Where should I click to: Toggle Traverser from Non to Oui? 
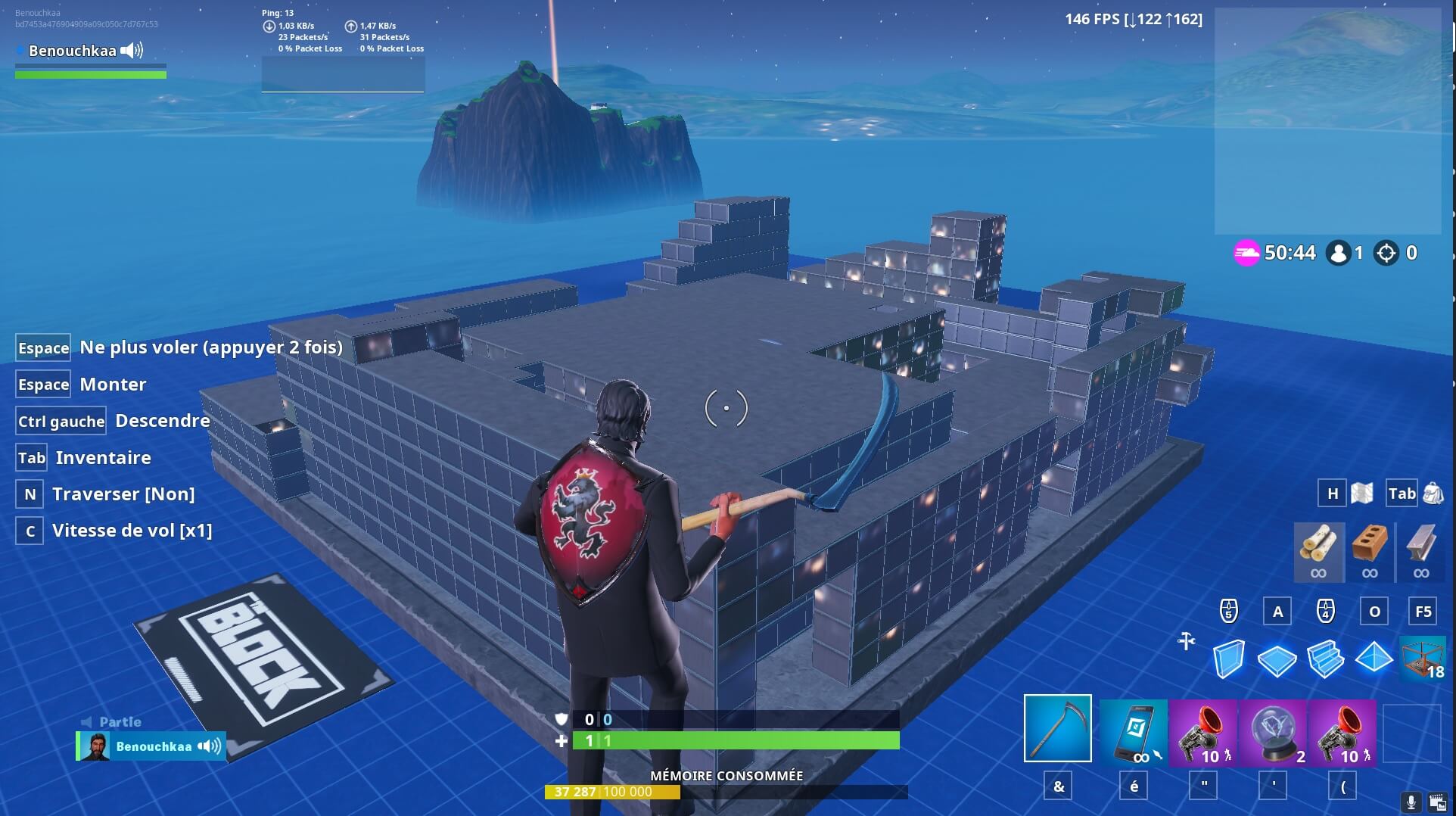point(29,494)
